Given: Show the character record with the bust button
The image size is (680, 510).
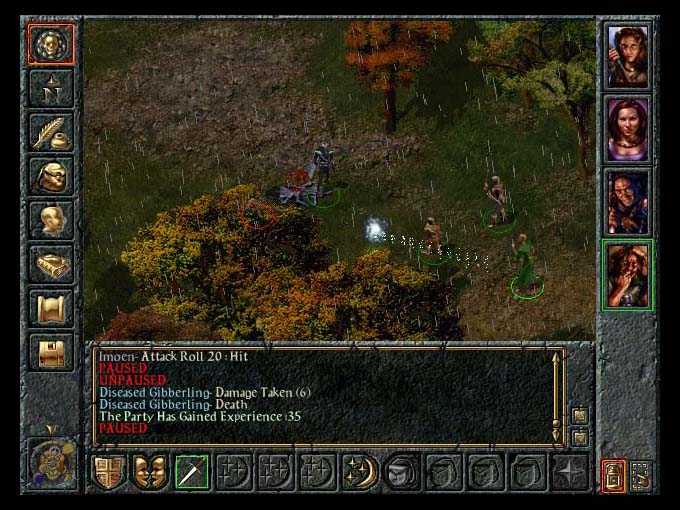Looking at the screenshot, I should [x=50, y=220].
